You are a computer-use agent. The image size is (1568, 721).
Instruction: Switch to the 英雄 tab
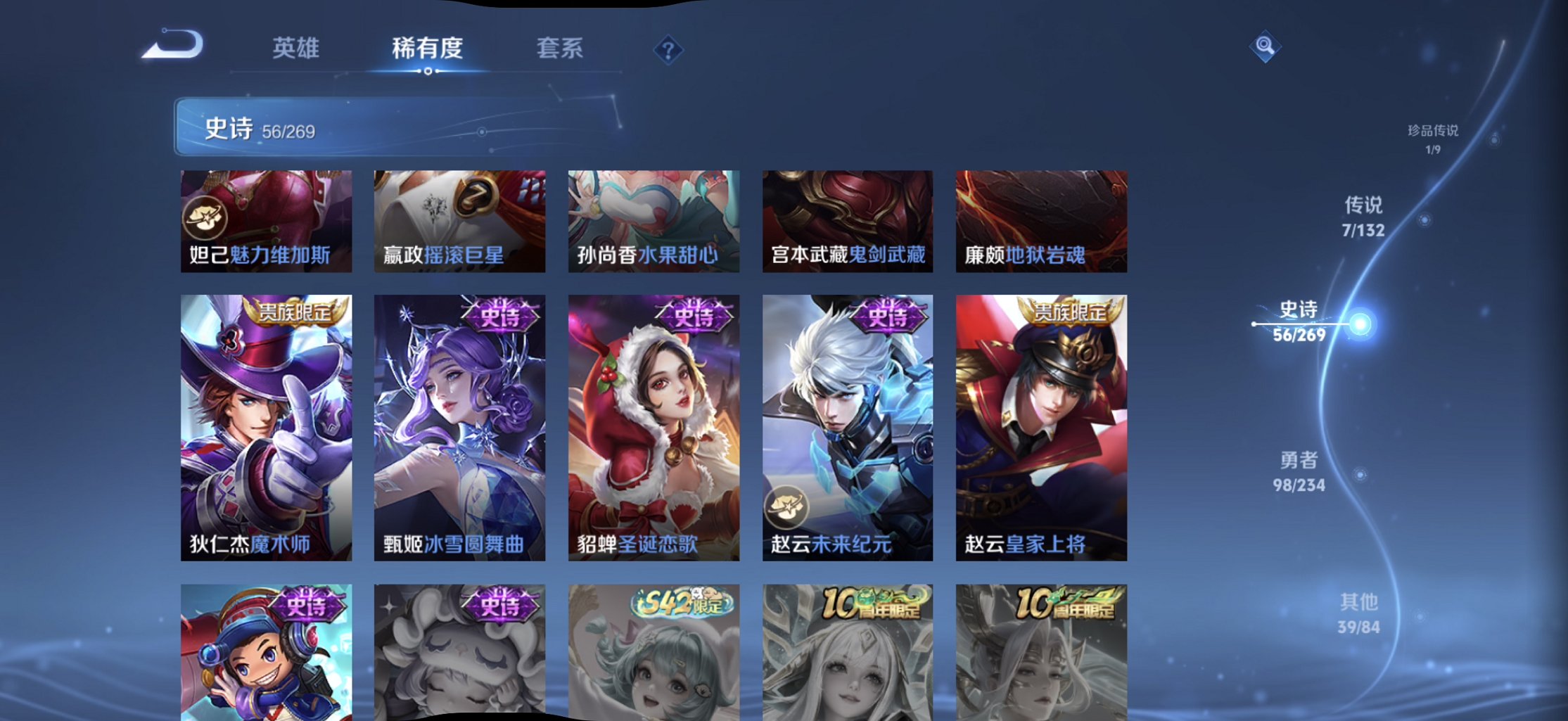tap(298, 48)
